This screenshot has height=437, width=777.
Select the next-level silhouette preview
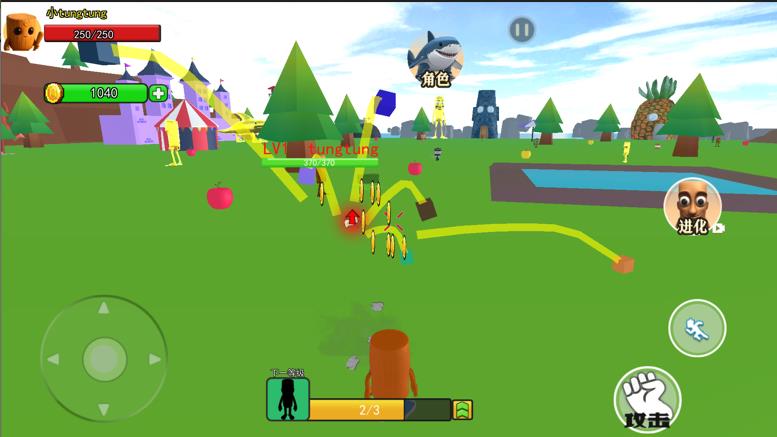(287, 399)
